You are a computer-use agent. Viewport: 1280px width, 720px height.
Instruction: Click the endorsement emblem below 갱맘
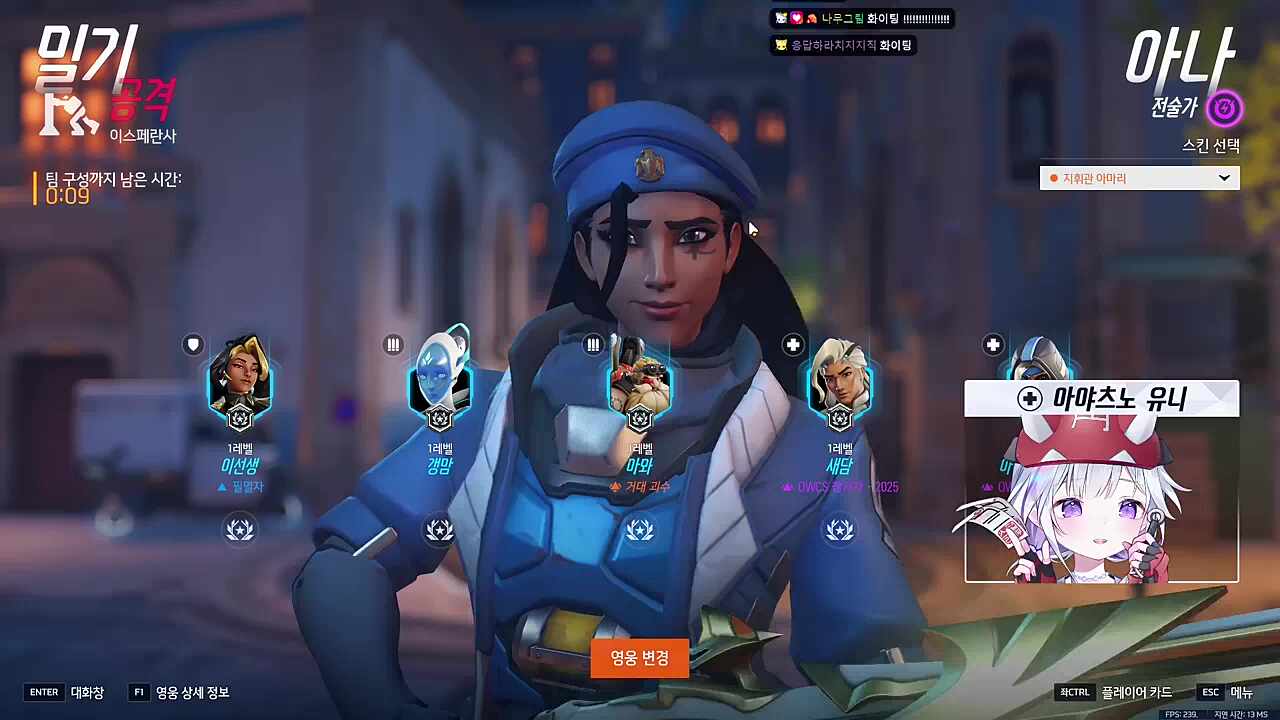click(x=440, y=529)
